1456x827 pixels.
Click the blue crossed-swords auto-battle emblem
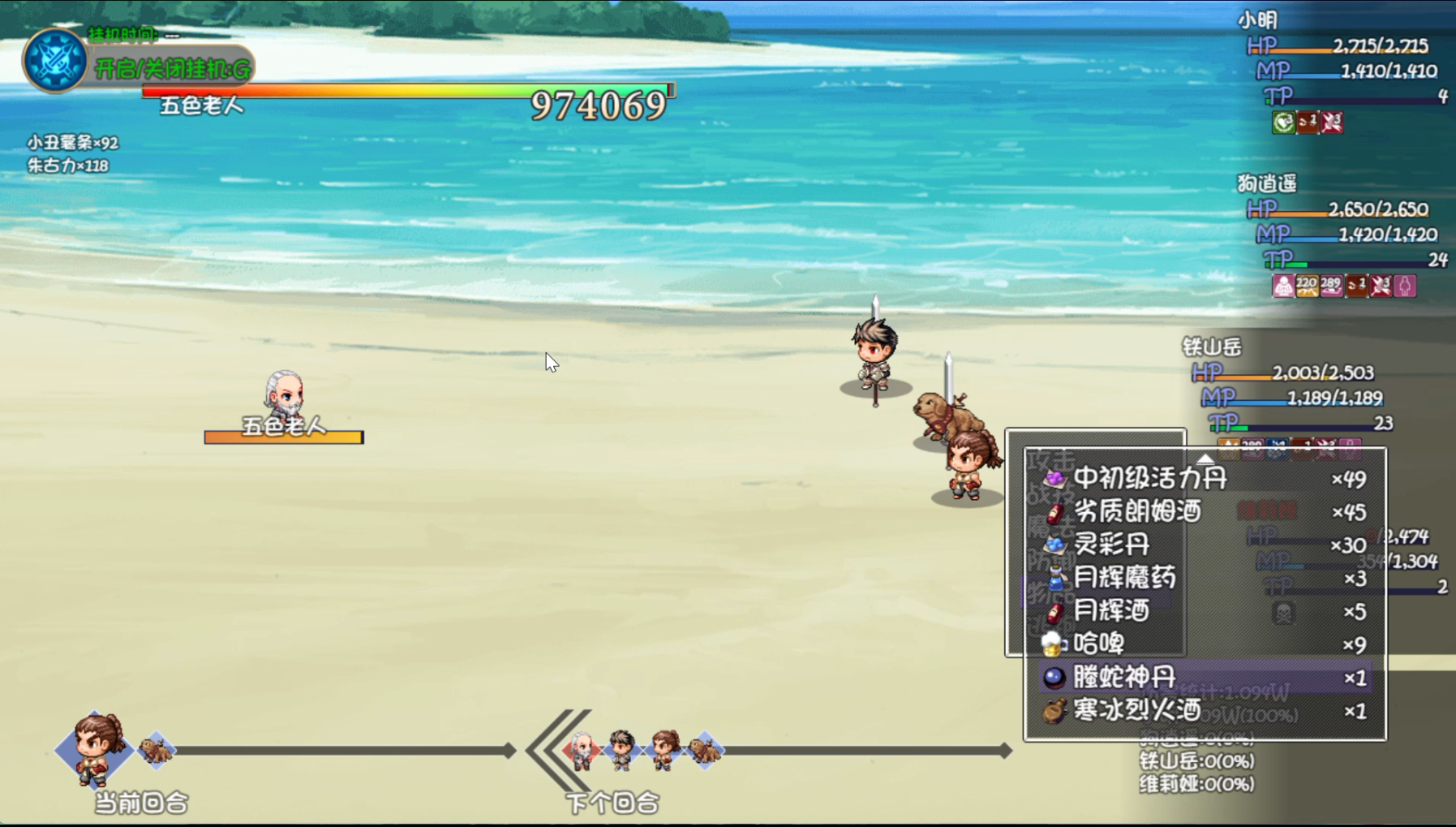pyautogui.click(x=54, y=60)
